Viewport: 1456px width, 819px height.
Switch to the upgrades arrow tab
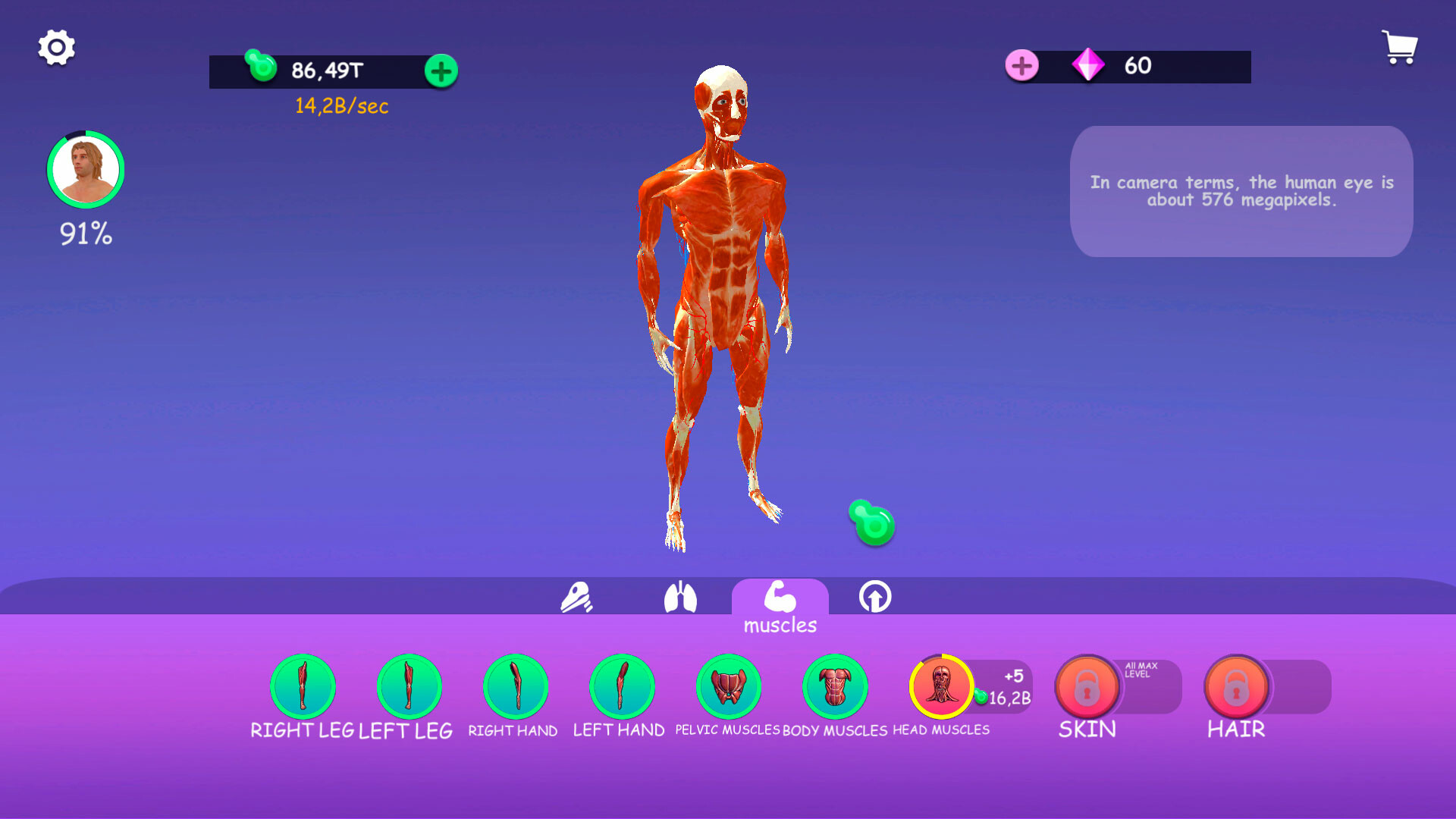[x=876, y=599]
